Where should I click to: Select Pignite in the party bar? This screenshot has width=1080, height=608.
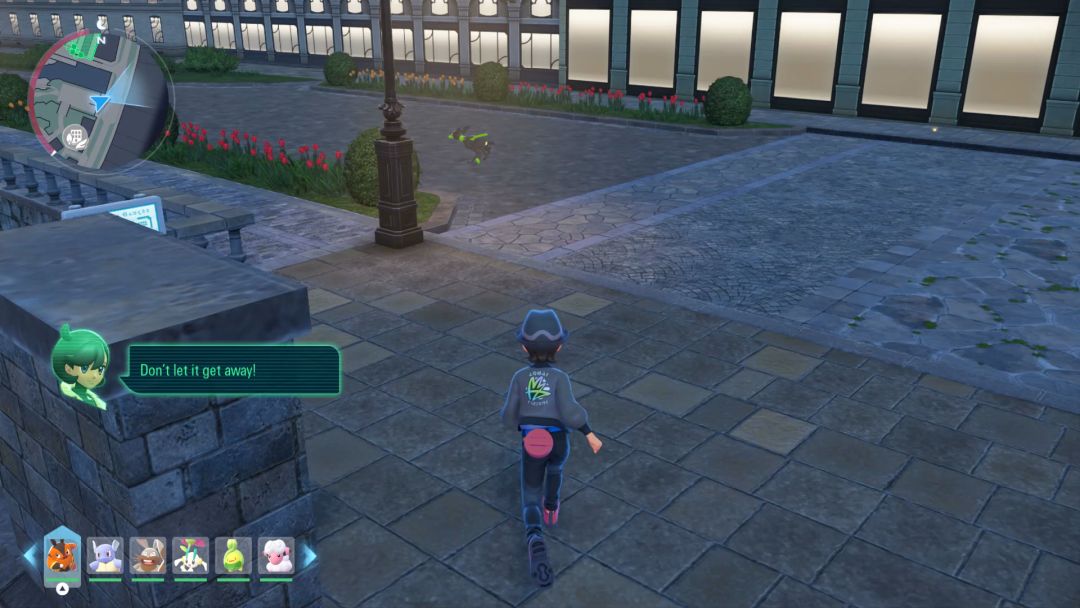point(62,555)
